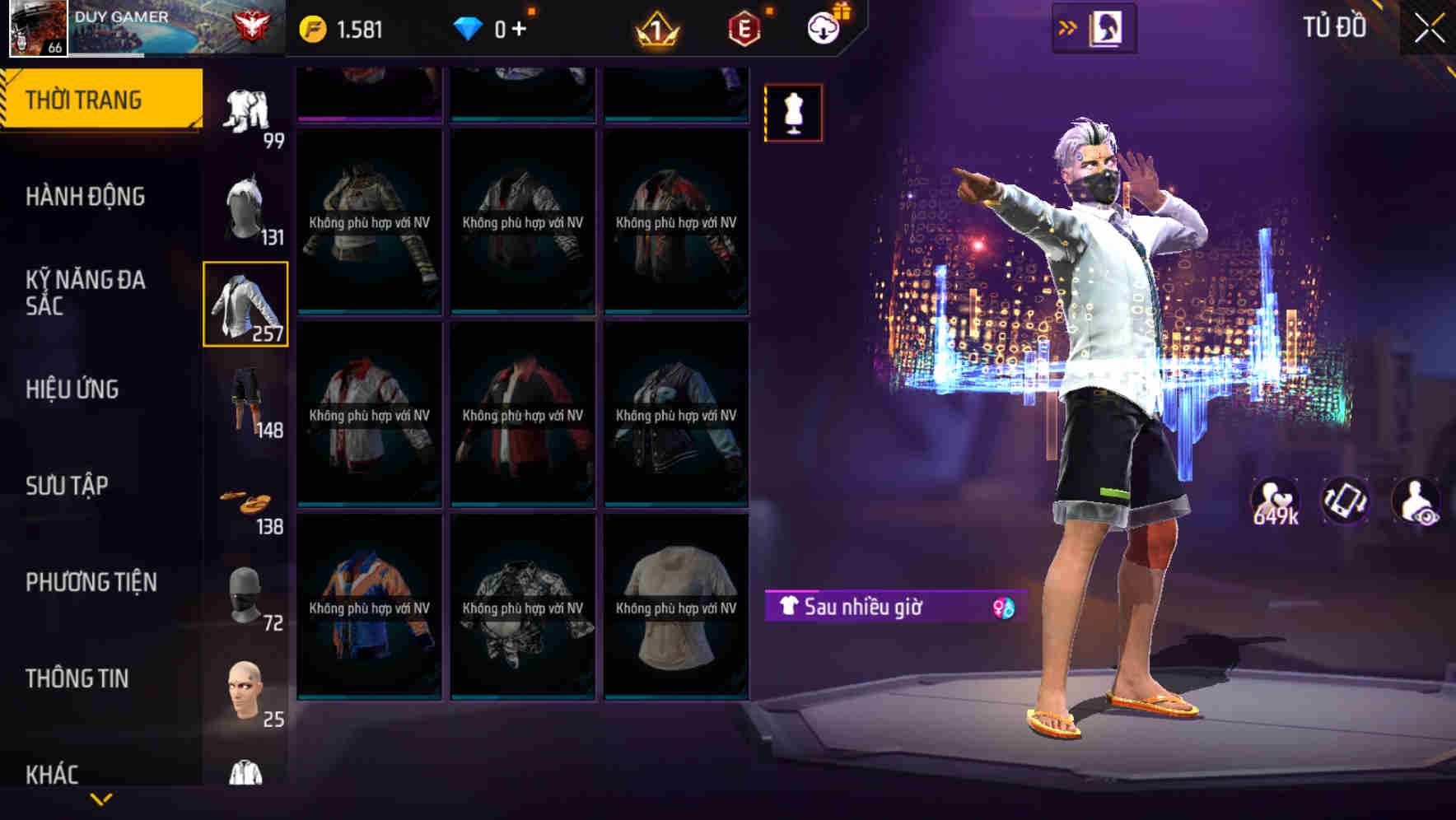
Task: Click the golden crown level 1 icon
Action: point(655,26)
